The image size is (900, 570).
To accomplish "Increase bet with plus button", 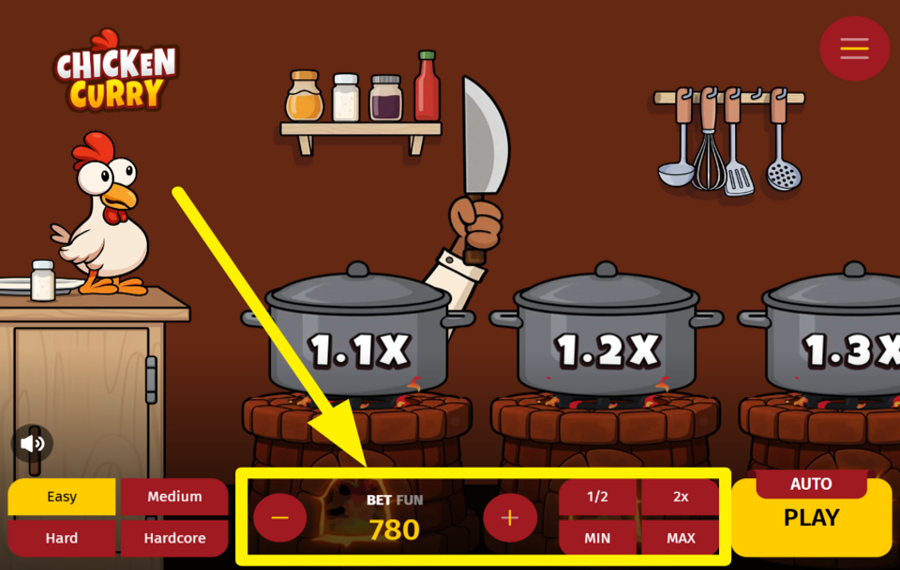I will (510, 518).
